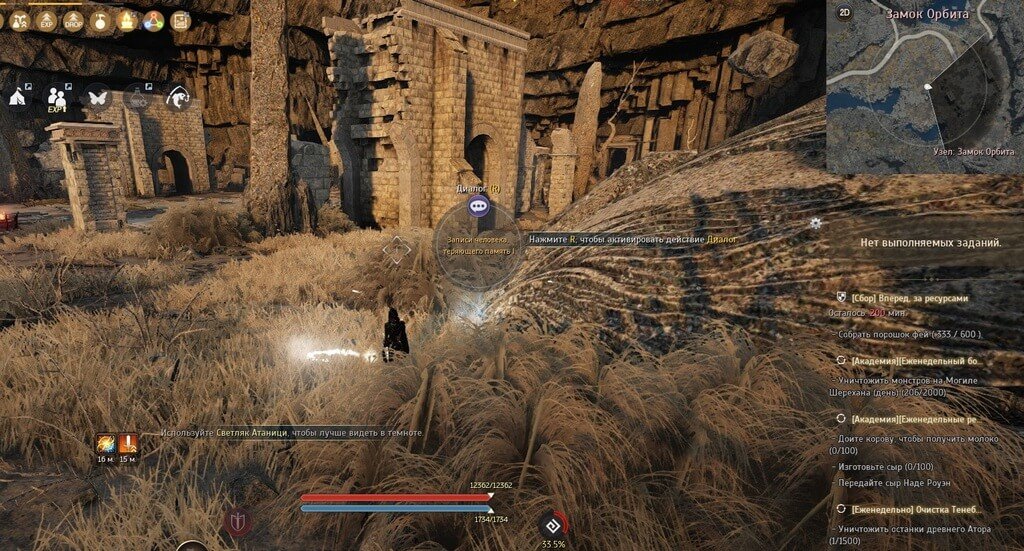
Task: Open the tent camp icon
Action: tap(18, 97)
